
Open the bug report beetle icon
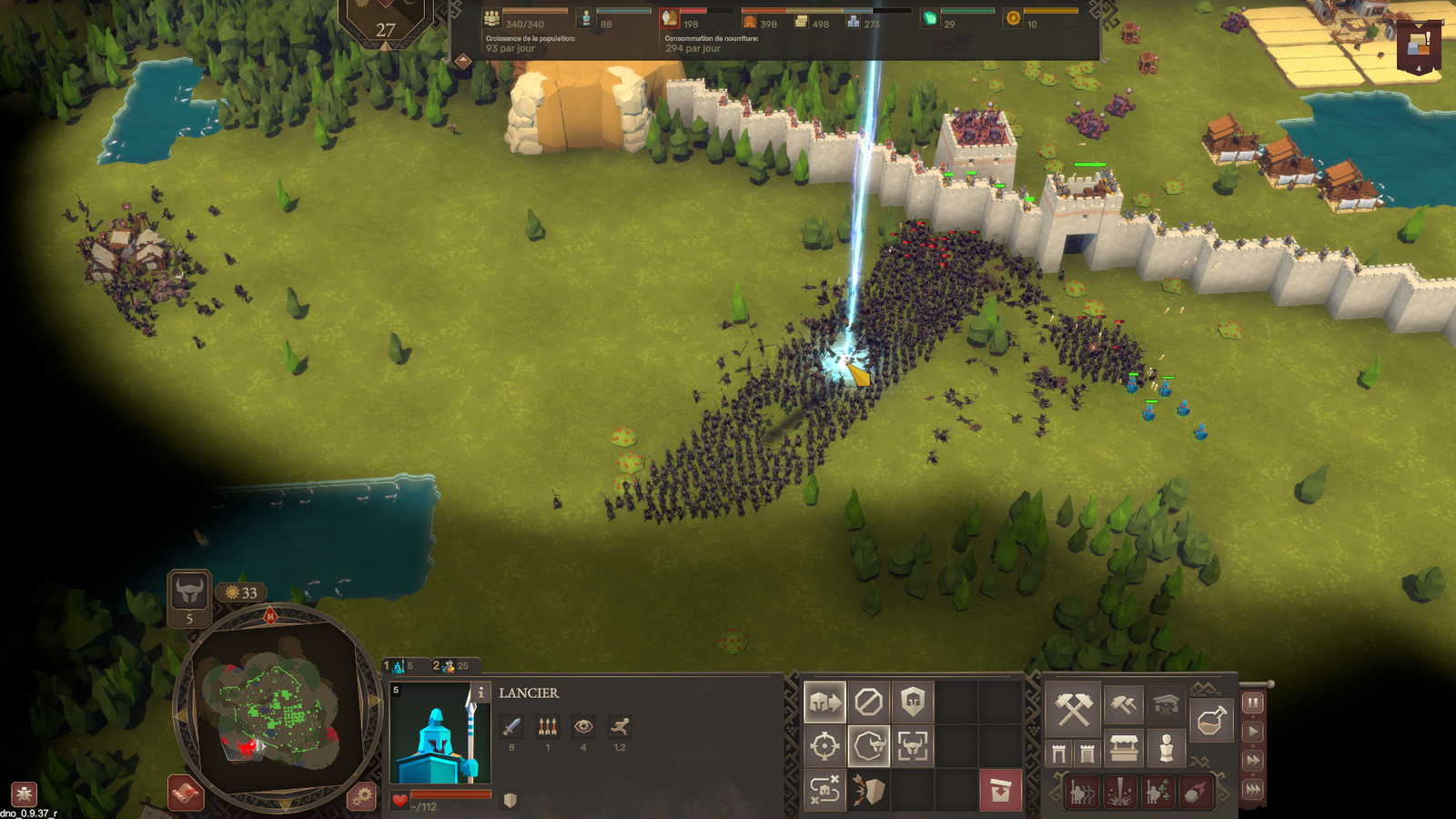coord(24,794)
